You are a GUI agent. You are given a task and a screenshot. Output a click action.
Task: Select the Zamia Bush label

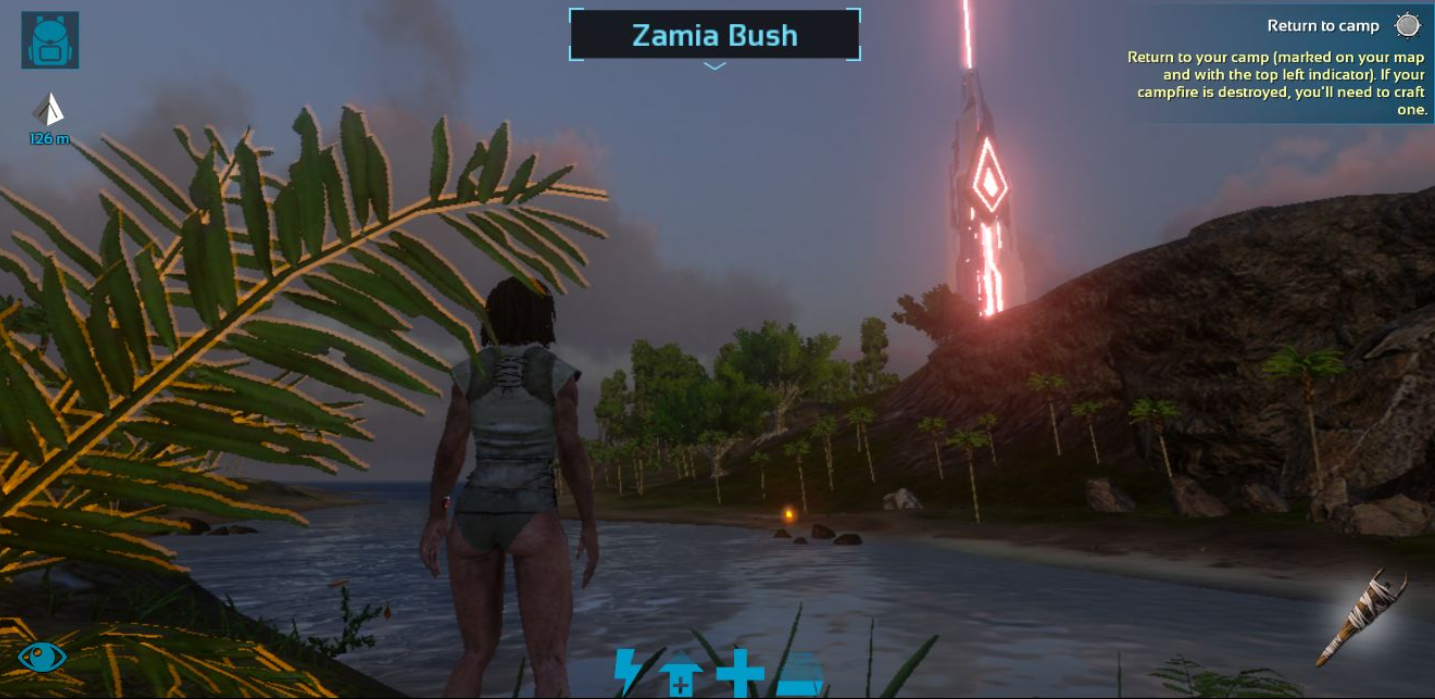714,35
